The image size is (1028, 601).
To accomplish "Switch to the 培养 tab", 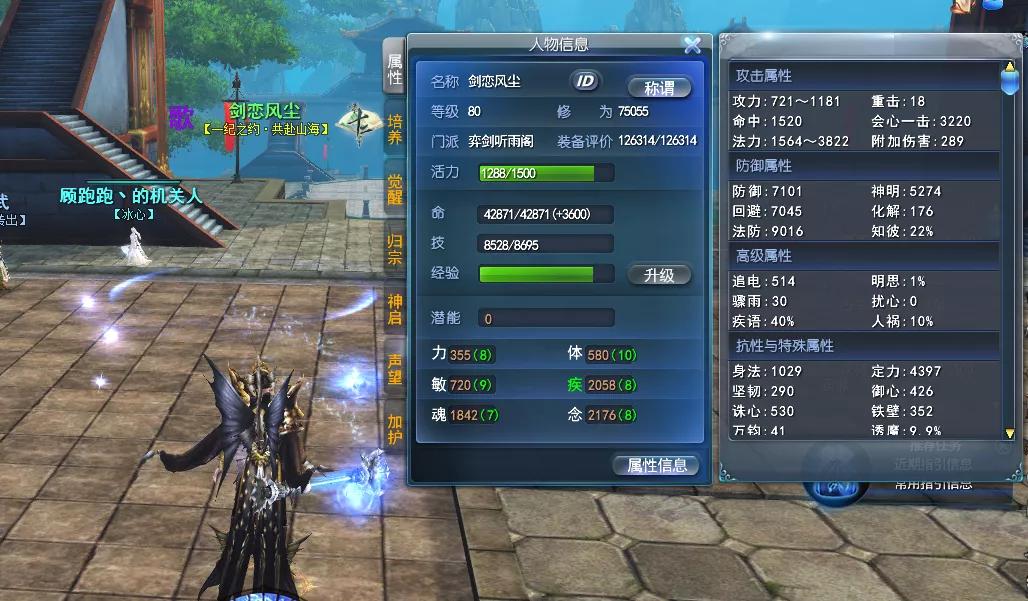I will coord(395,129).
